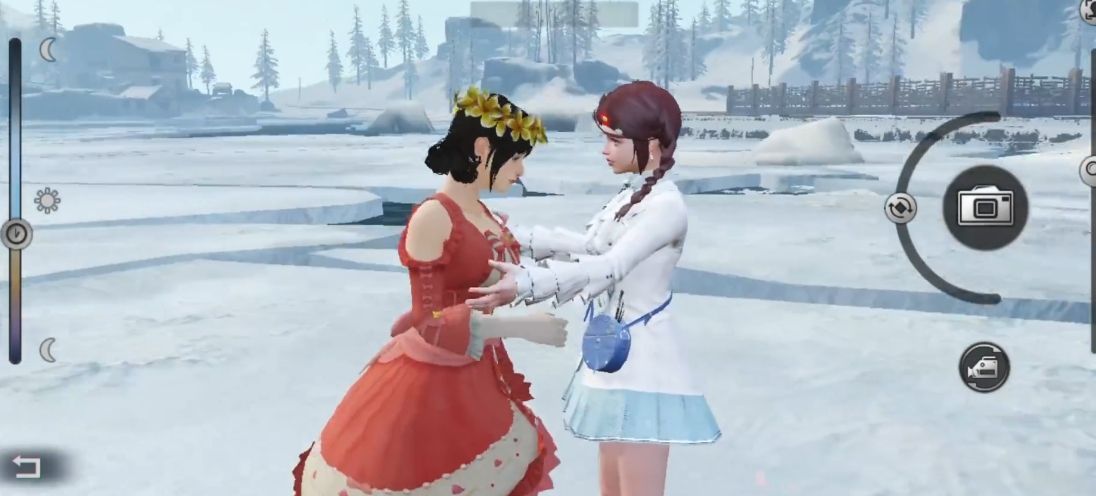Click the clock handle on the time-of-day slider
Viewport: 1096px width, 496px height.
[16, 234]
